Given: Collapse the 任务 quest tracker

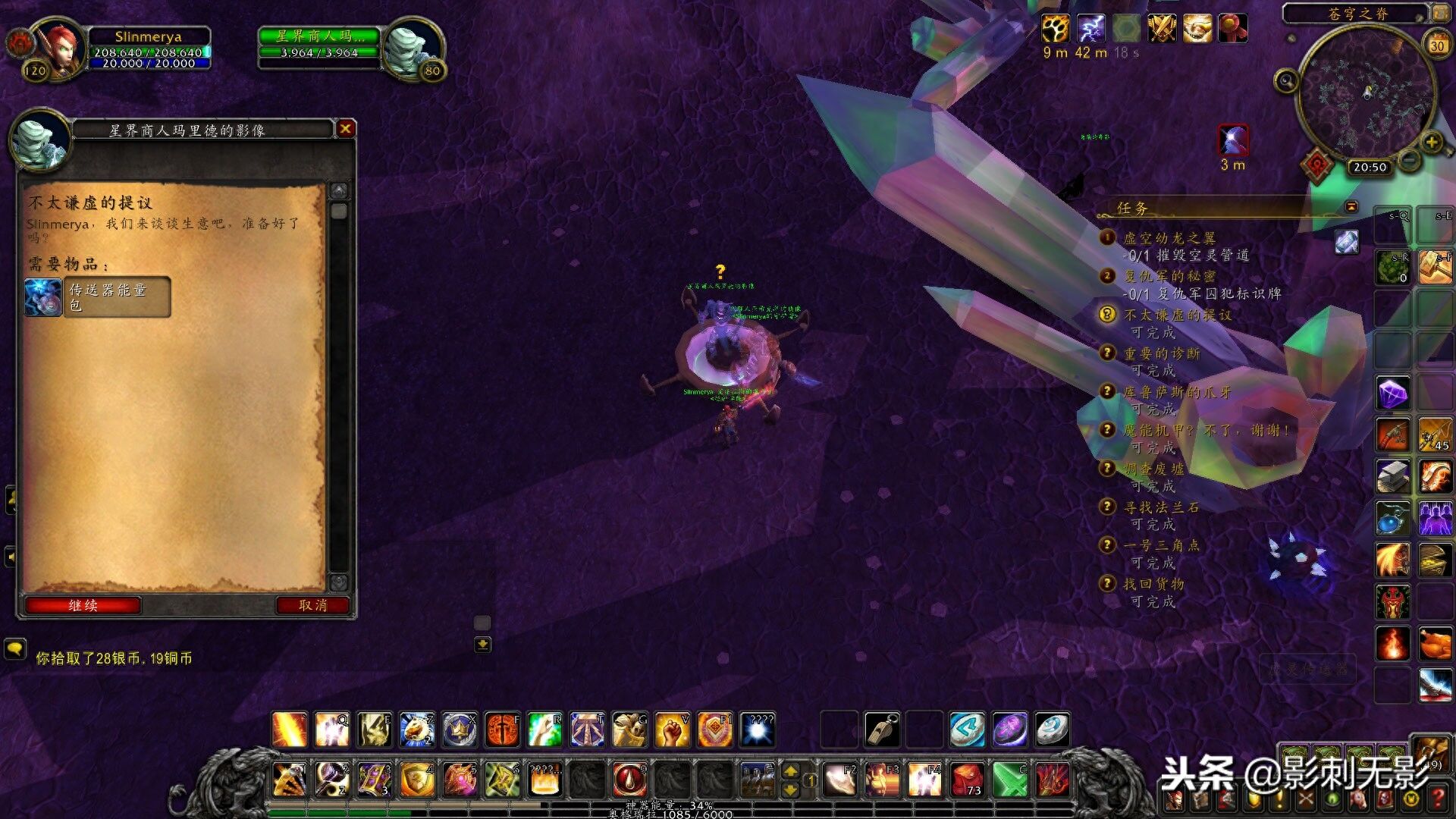Looking at the screenshot, I should tap(1351, 206).
